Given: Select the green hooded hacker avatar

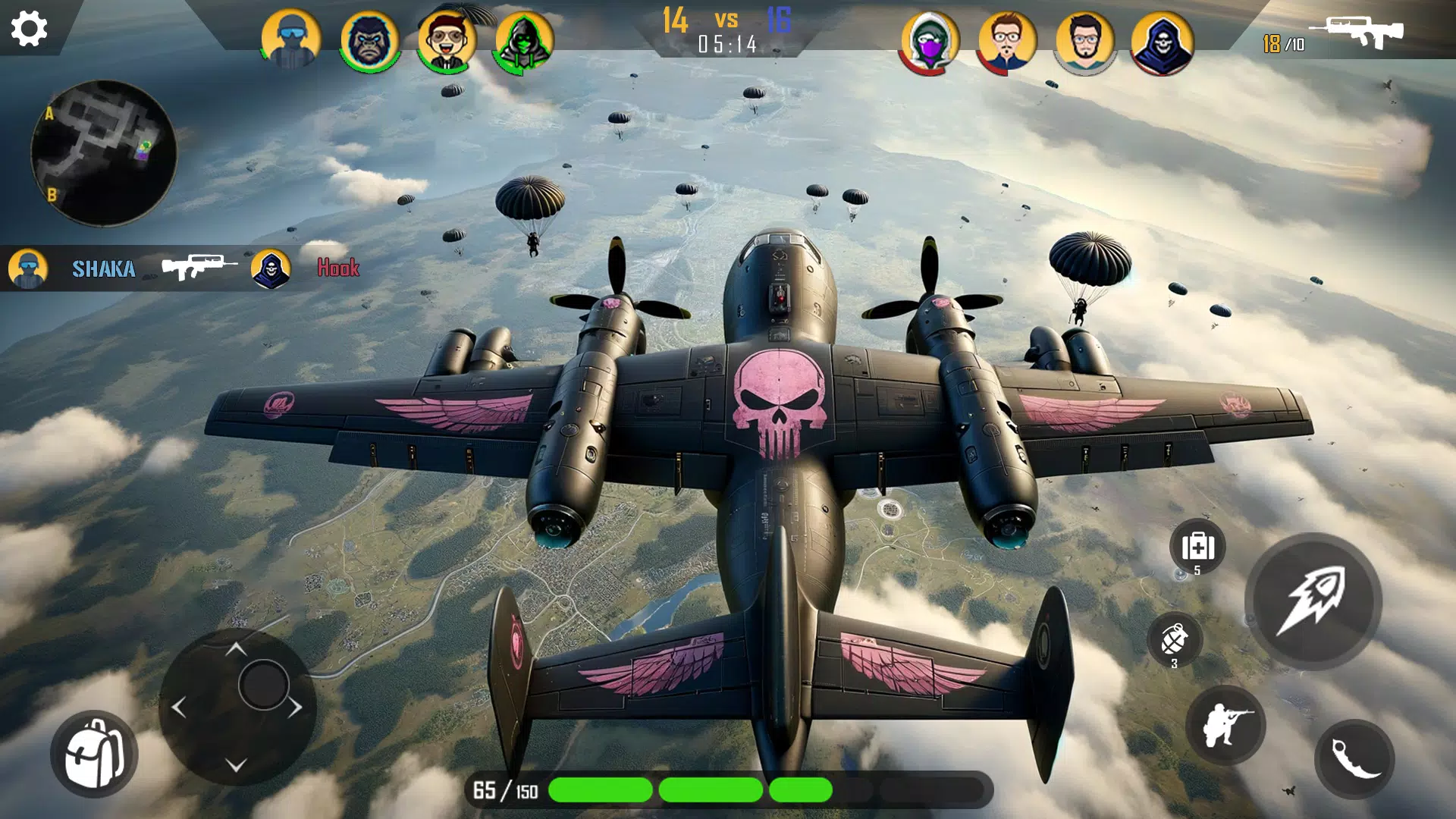Looking at the screenshot, I should click(x=524, y=40).
